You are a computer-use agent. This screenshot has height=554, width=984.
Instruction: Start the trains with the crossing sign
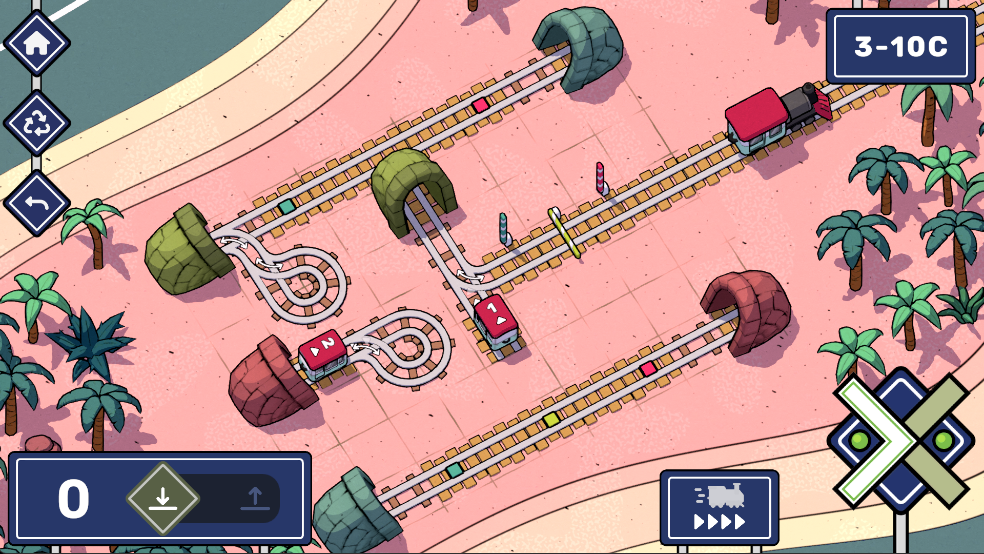point(901,441)
